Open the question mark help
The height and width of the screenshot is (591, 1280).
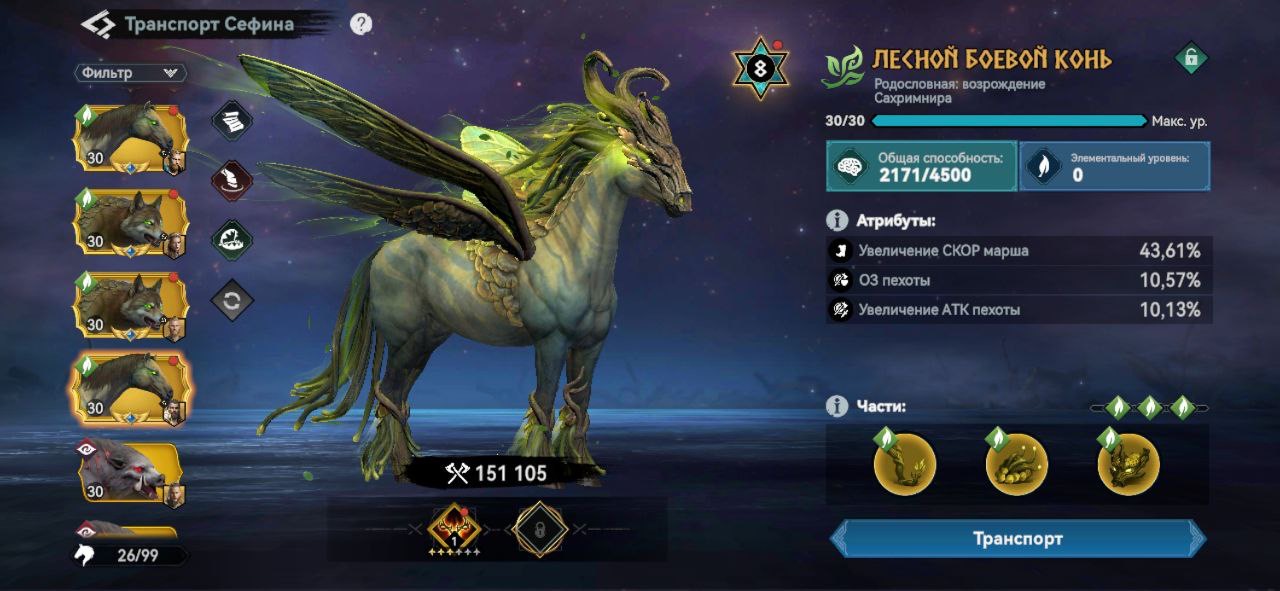[x=361, y=25]
